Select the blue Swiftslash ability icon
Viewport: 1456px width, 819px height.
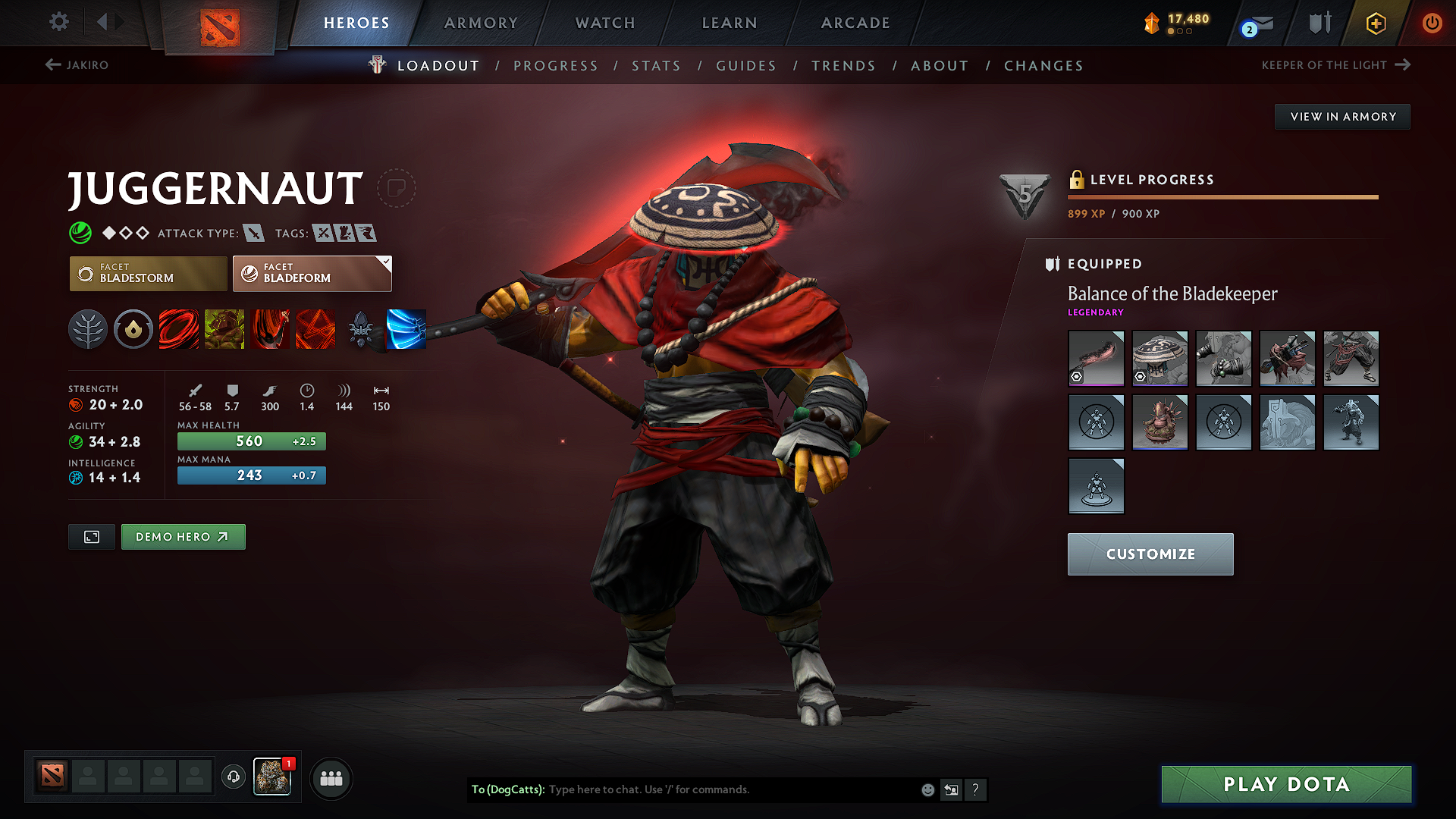point(406,329)
